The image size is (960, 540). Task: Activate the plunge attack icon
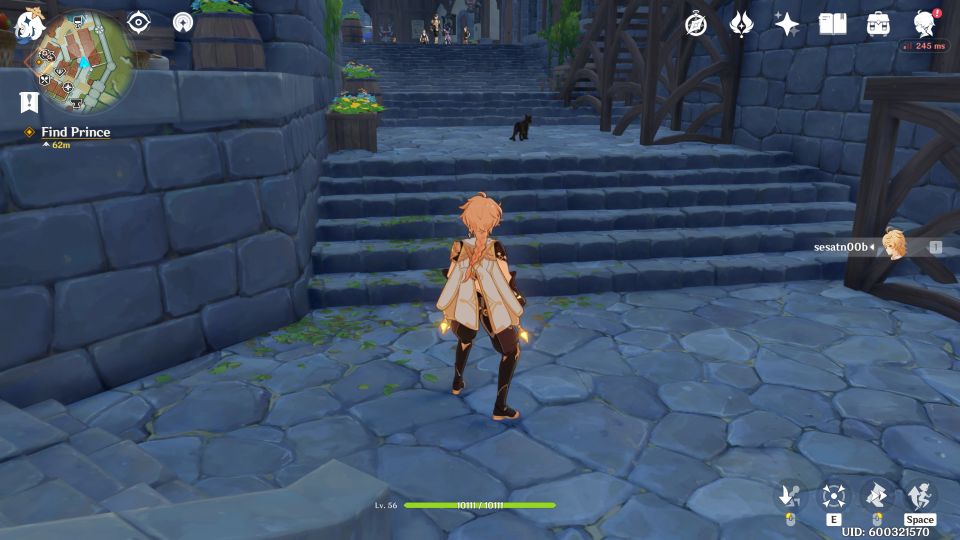tap(789, 495)
